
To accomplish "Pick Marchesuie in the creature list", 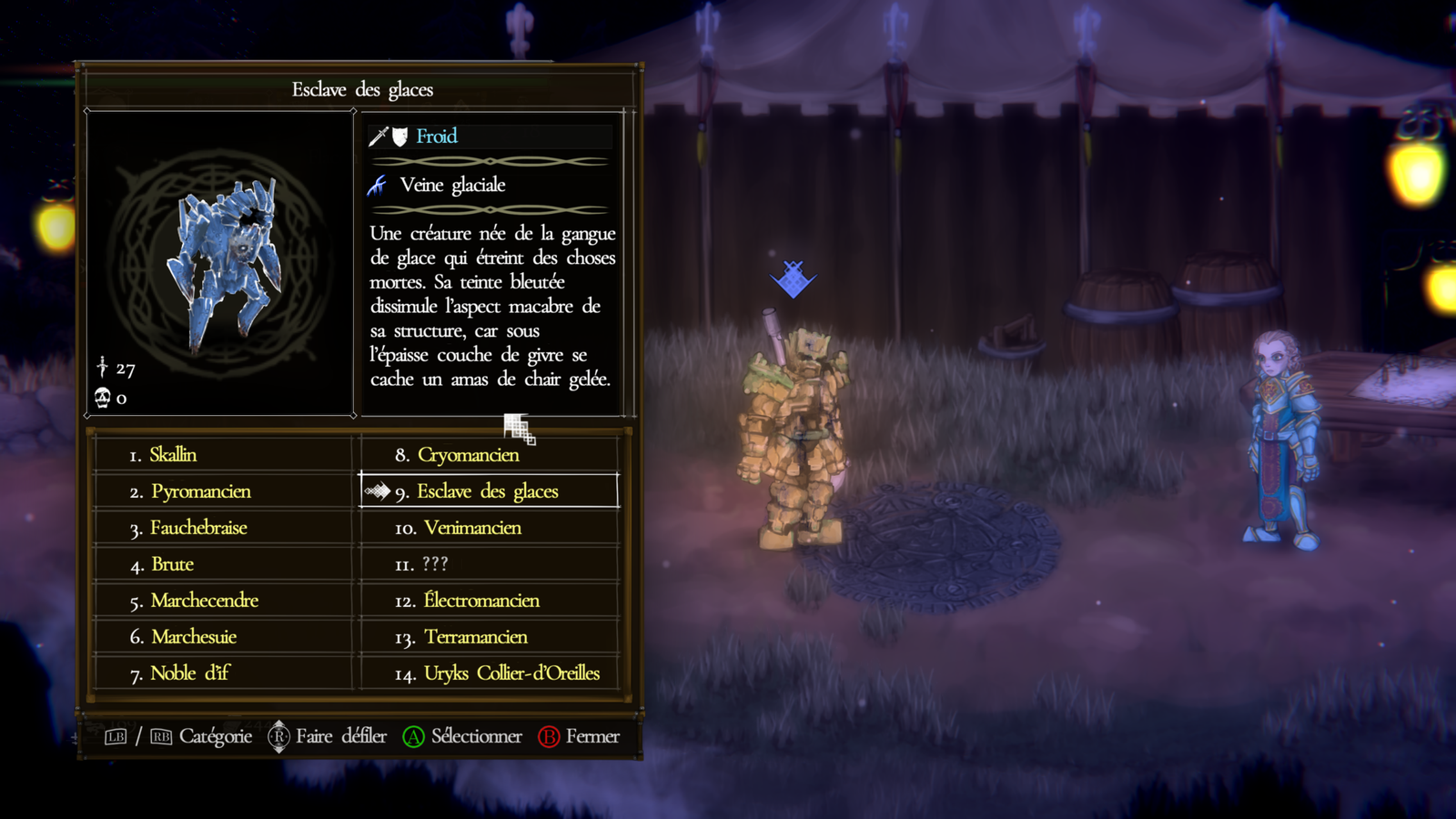I will pyautogui.click(x=194, y=637).
